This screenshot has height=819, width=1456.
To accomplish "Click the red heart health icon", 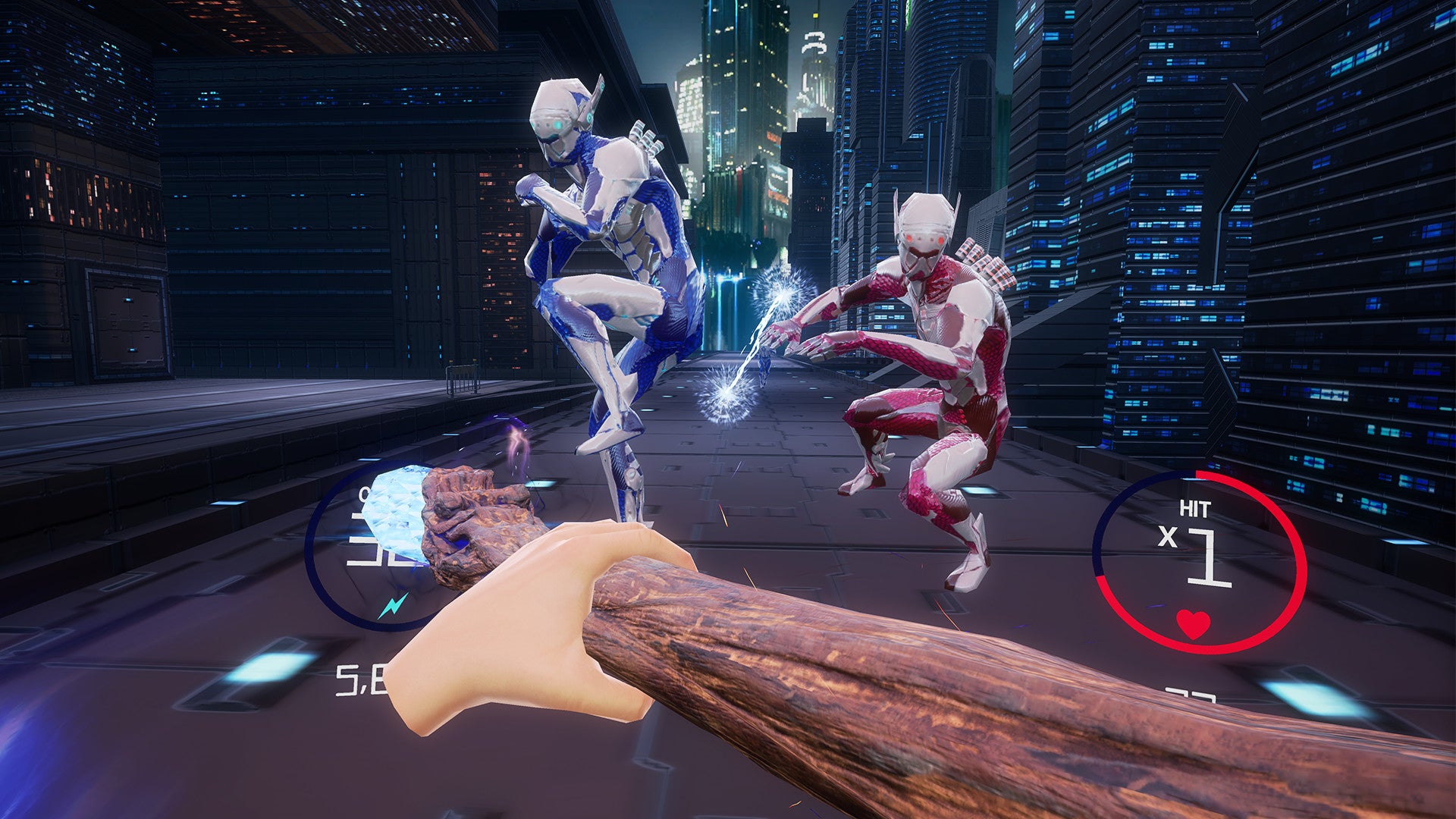I will [1193, 623].
